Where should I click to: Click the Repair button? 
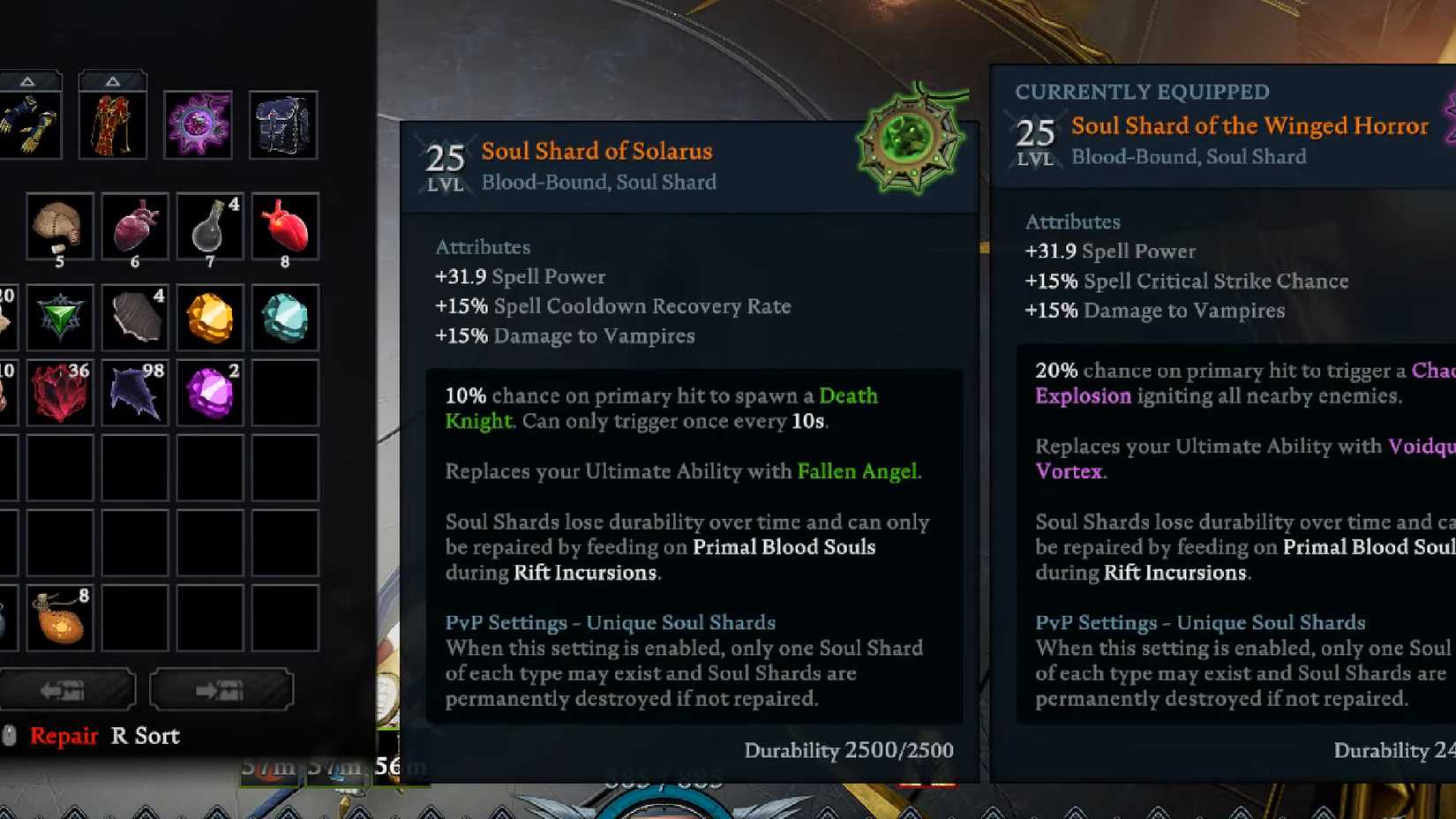pos(62,735)
